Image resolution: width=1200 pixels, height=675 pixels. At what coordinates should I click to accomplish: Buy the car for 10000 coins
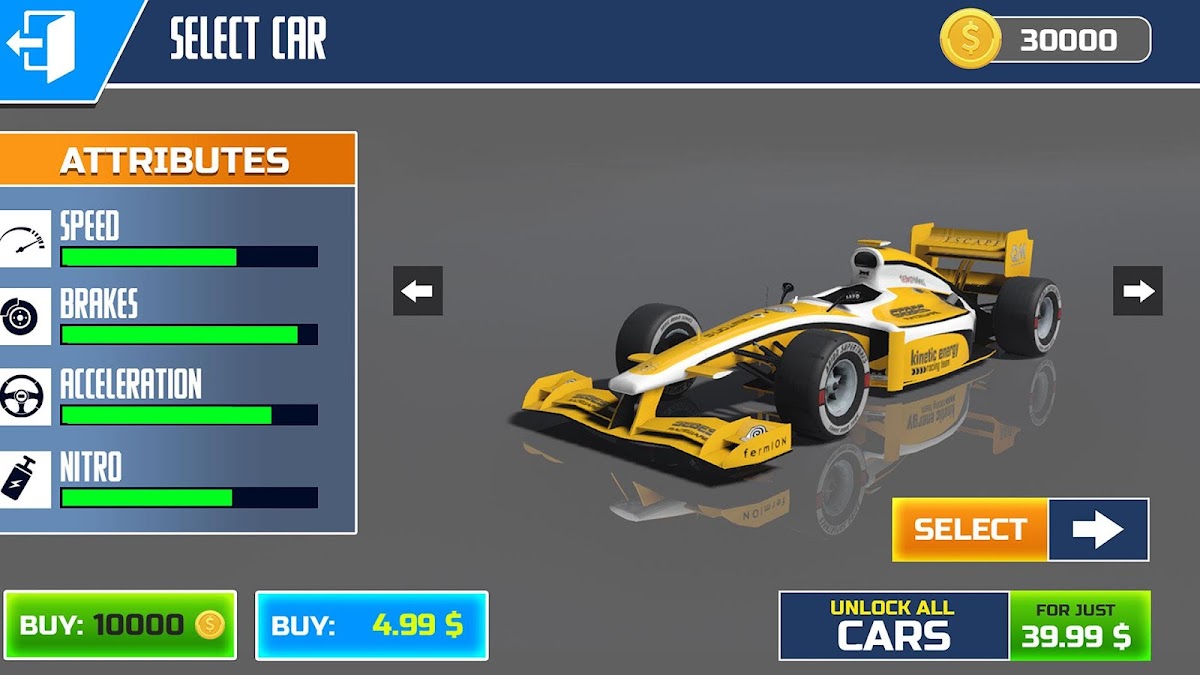coord(120,625)
